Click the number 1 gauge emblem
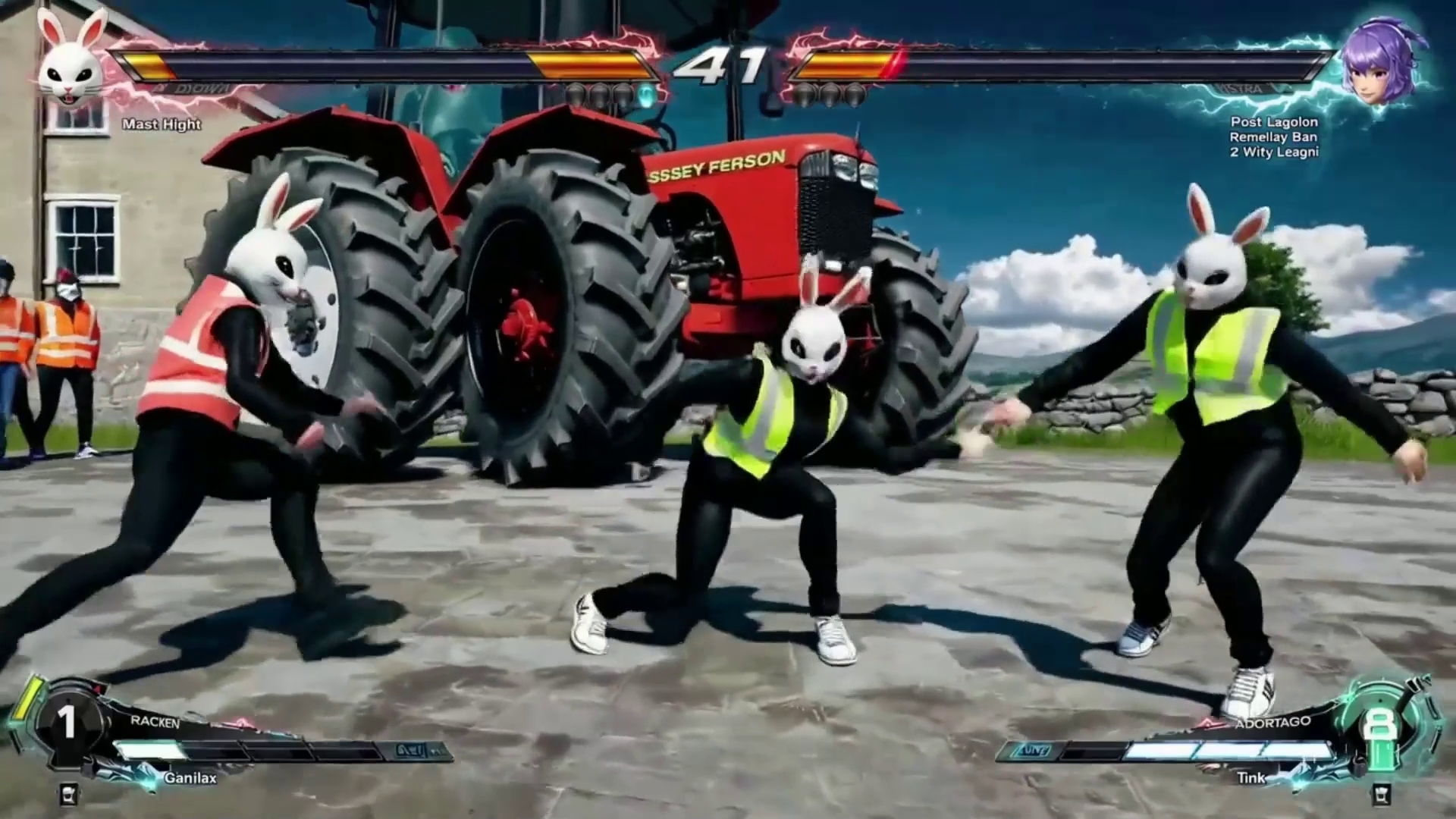This screenshot has width=1456, height=819. point(68,723)
